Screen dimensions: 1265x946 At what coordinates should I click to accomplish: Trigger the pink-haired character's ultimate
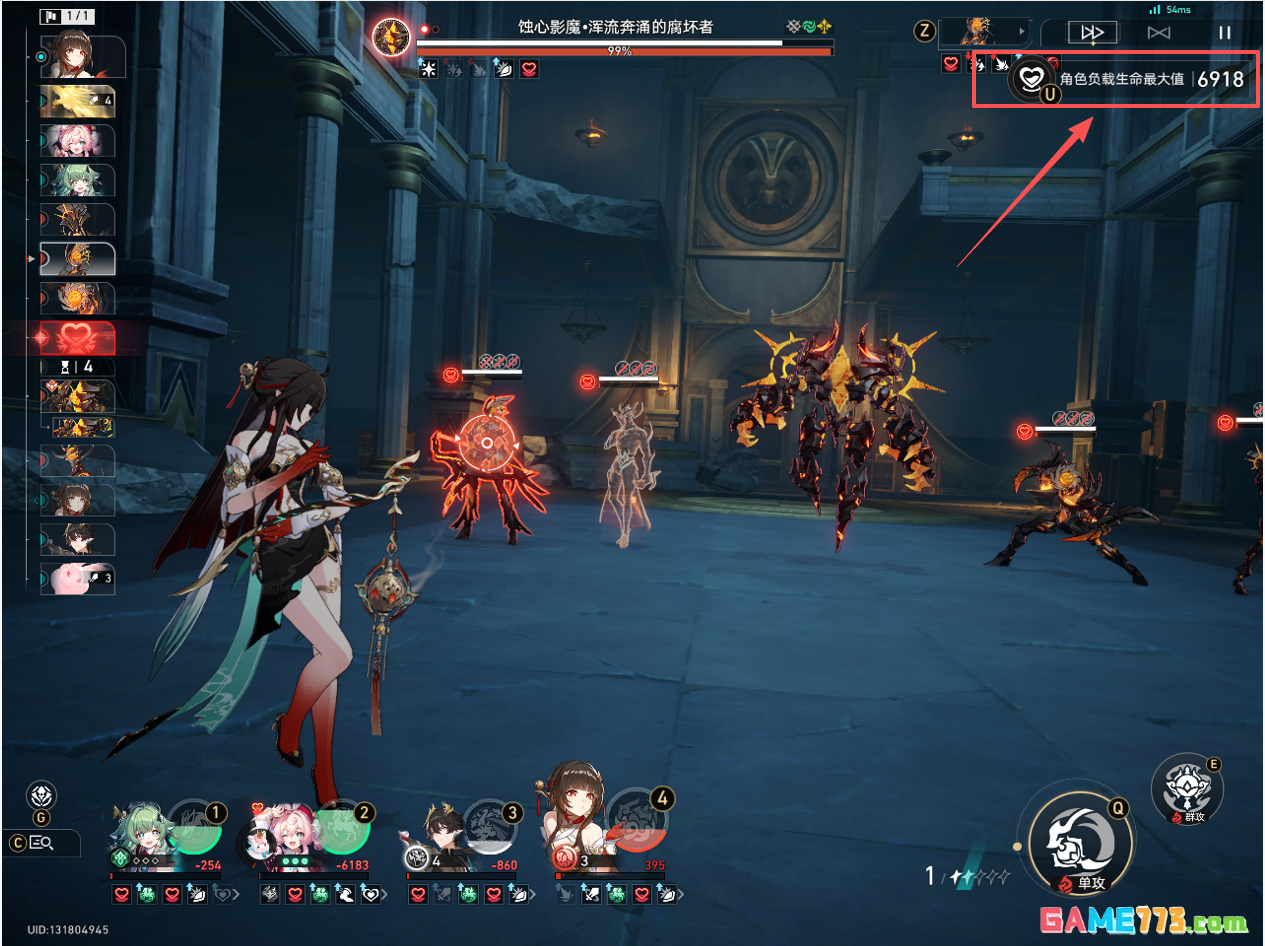342,825
